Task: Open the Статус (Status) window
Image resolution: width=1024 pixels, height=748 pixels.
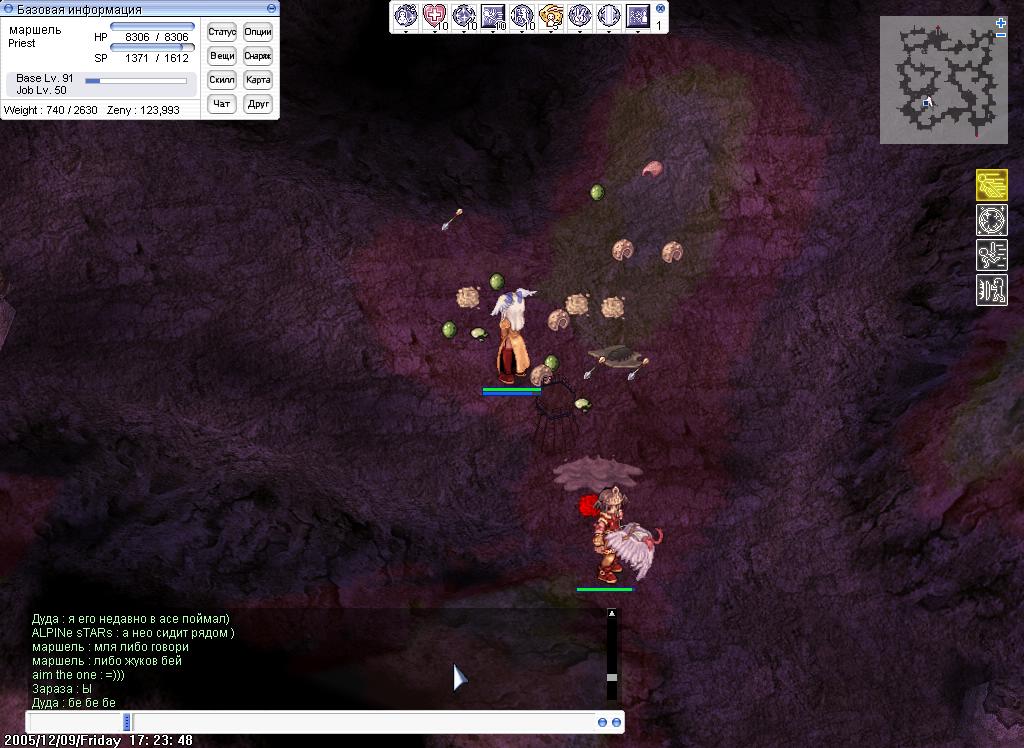Action: click(222, 32)
